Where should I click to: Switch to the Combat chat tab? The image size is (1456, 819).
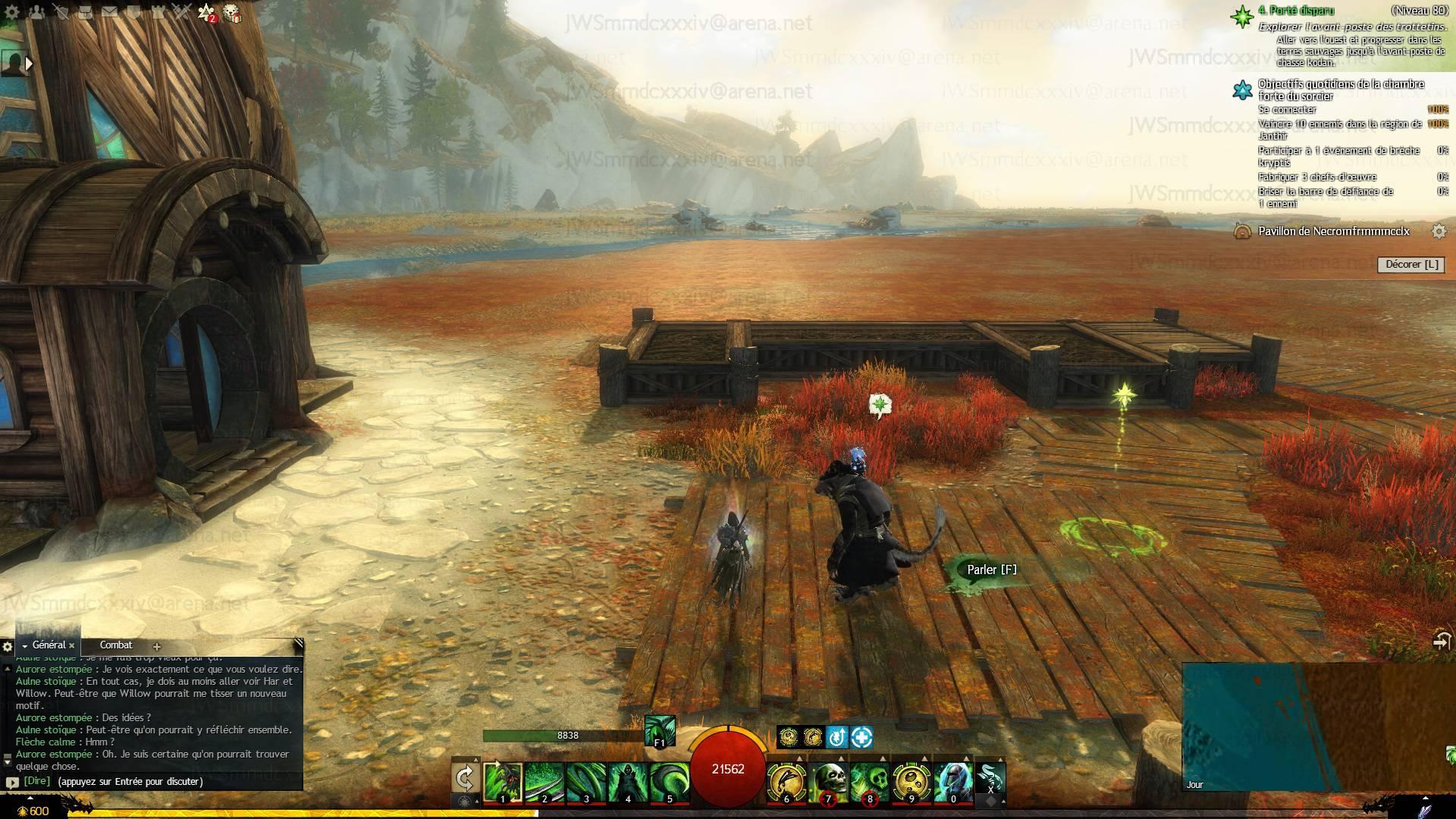tap(116, 645)
